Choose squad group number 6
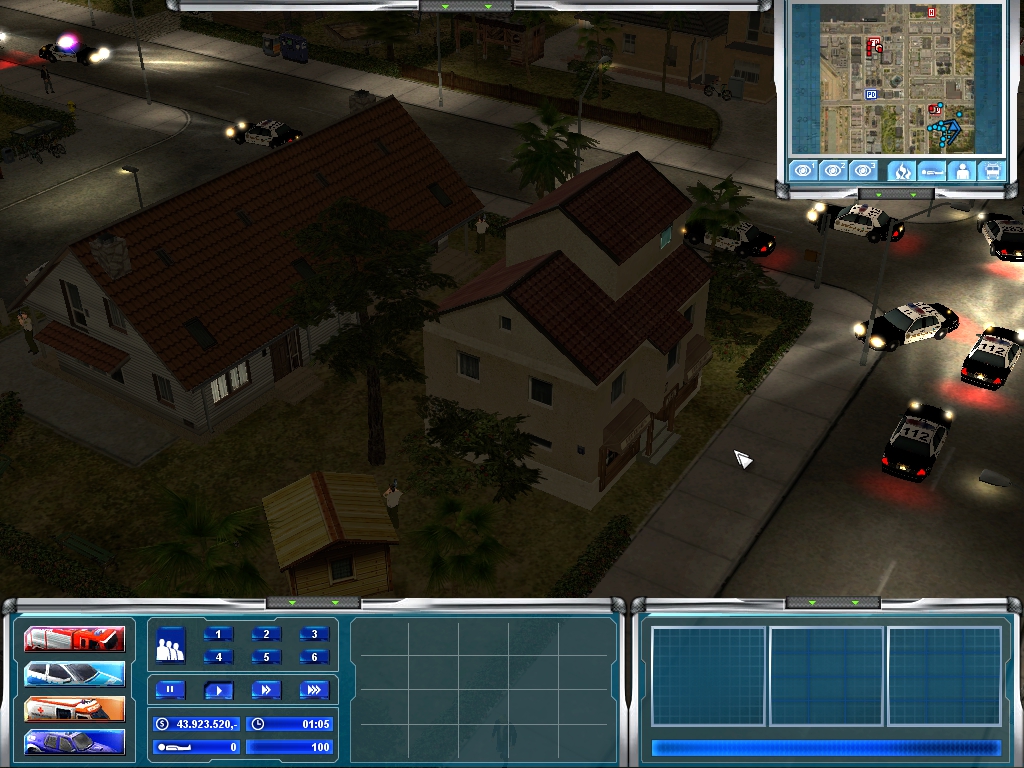 (x=314, y=657)
